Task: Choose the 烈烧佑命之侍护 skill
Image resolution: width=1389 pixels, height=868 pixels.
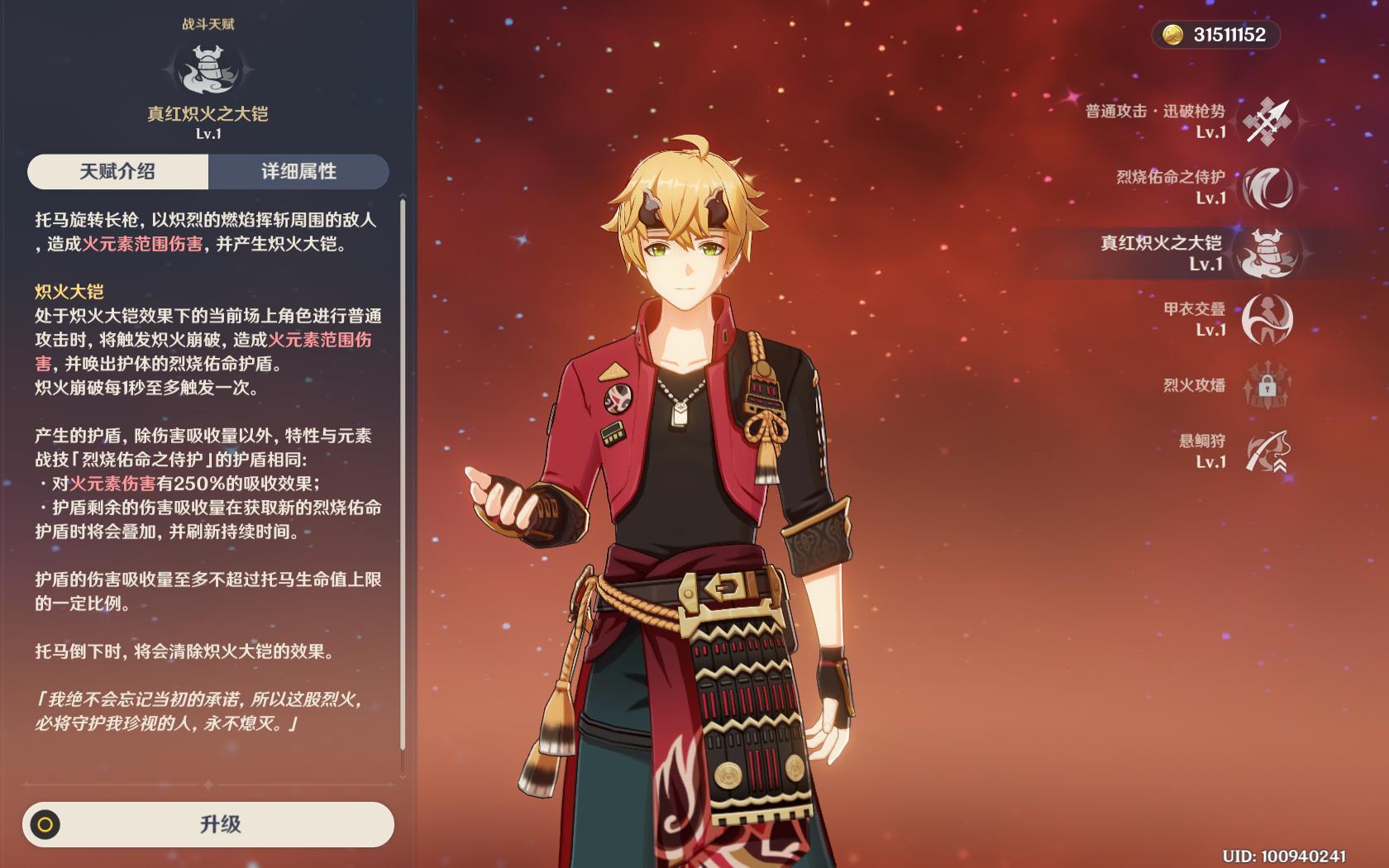Action: [x=1267, y=188]
